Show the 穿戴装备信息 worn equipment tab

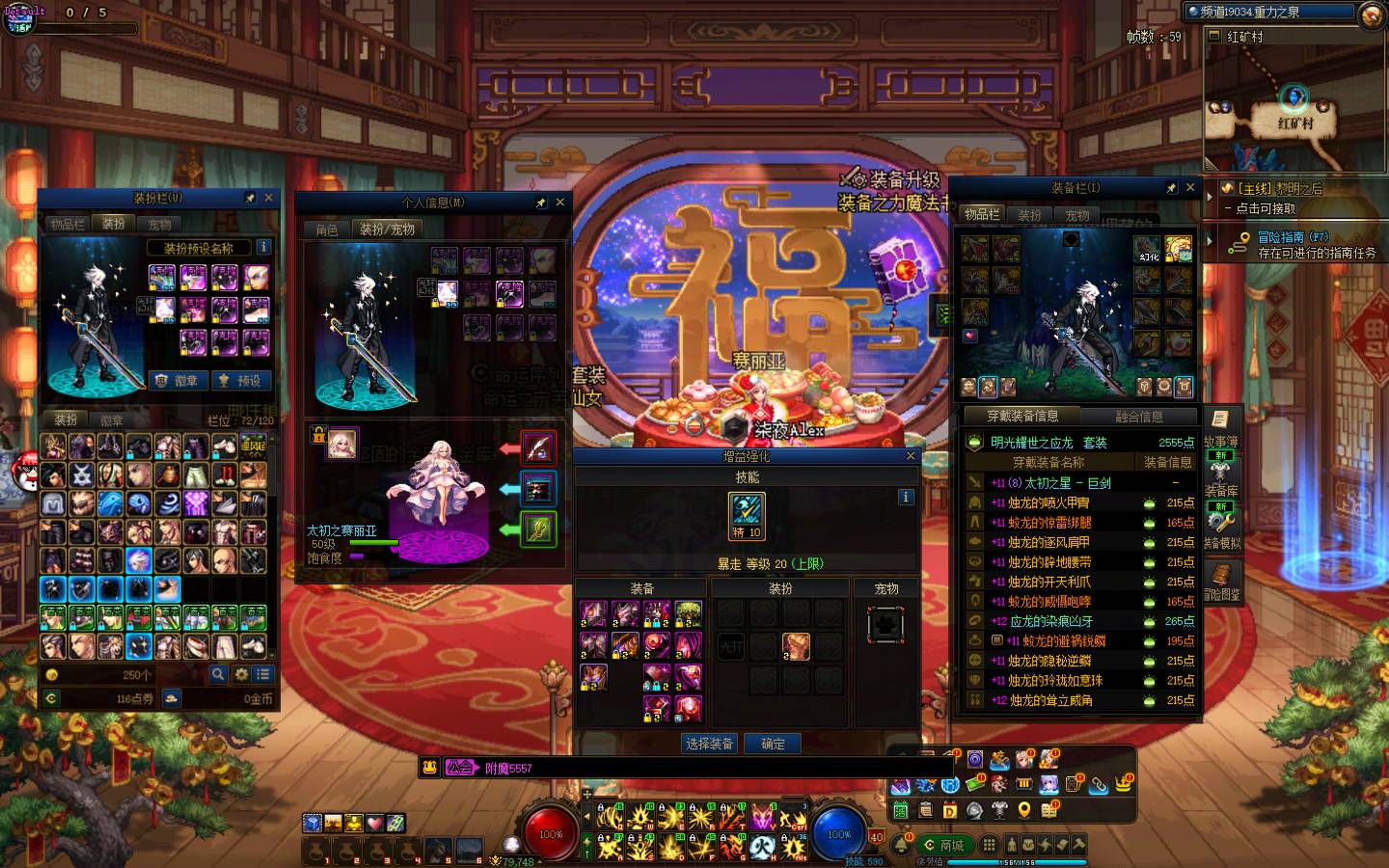[1022, 417]
